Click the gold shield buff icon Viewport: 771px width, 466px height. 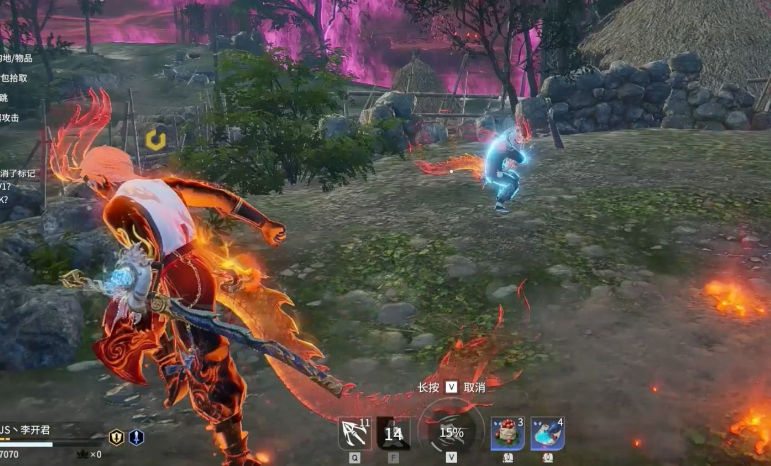click(x=117, y=437)
